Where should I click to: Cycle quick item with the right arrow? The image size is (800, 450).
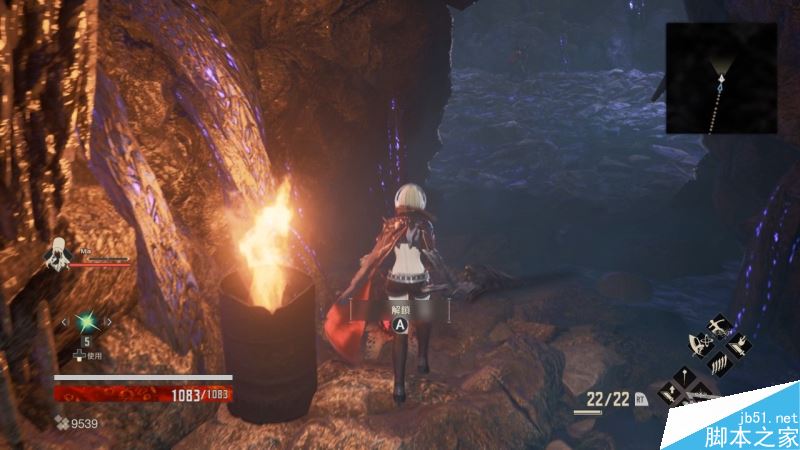click(x=108, y=321)
